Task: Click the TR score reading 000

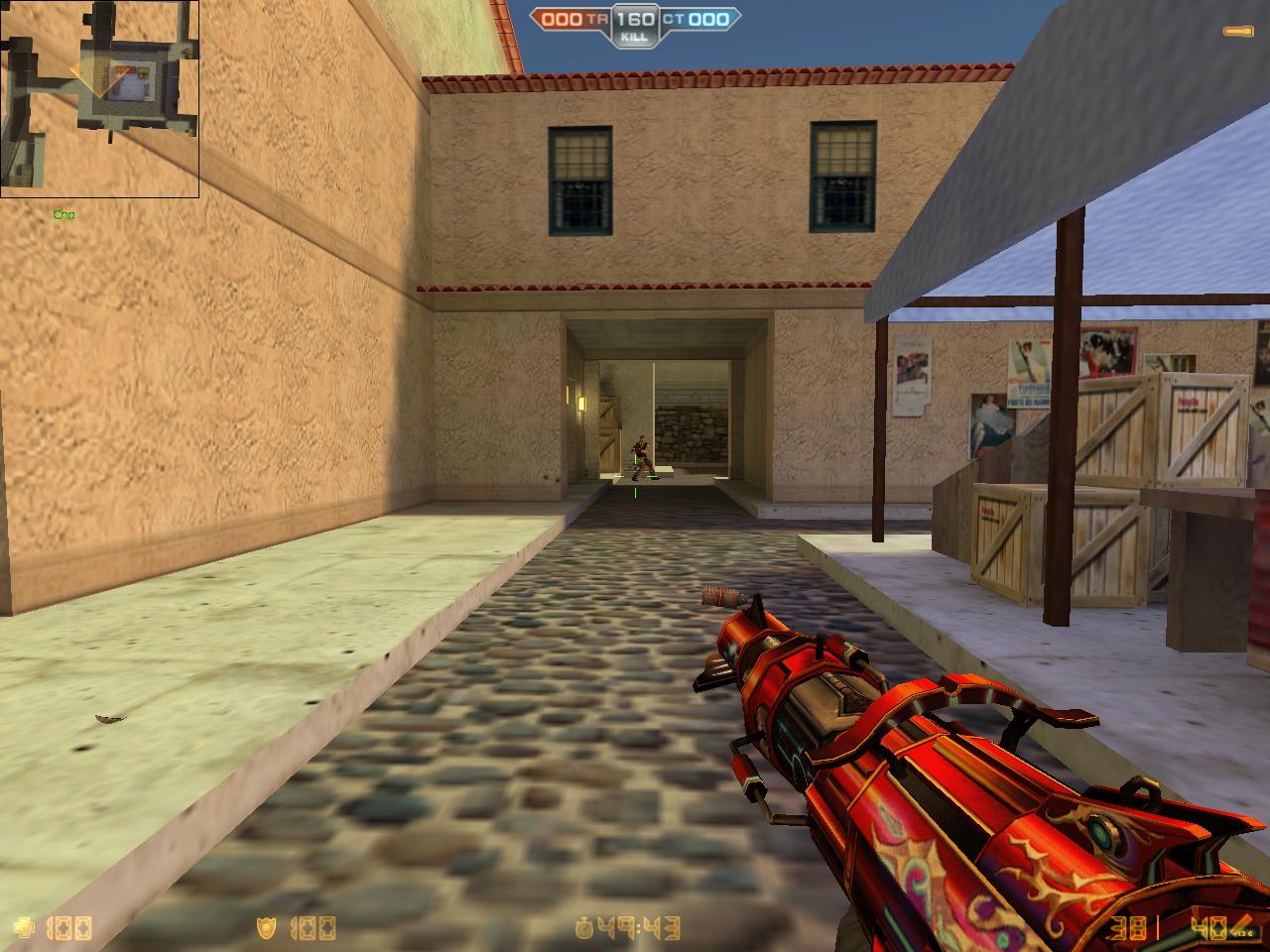Action: tap(562, 18)
